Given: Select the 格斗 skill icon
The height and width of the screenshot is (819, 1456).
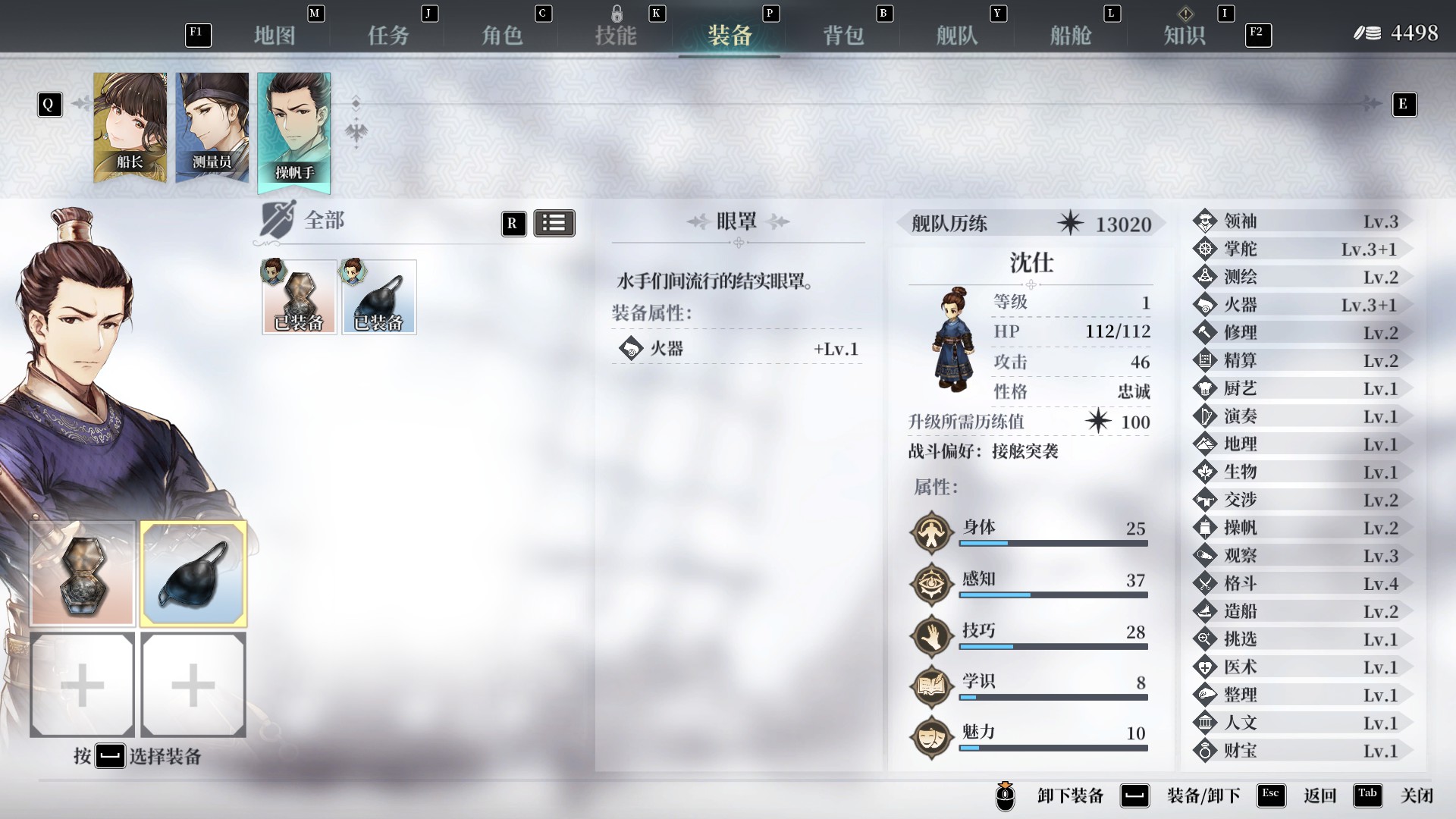Looking at the screenshot, I should pyautogui.click(x=1207, y=583).
